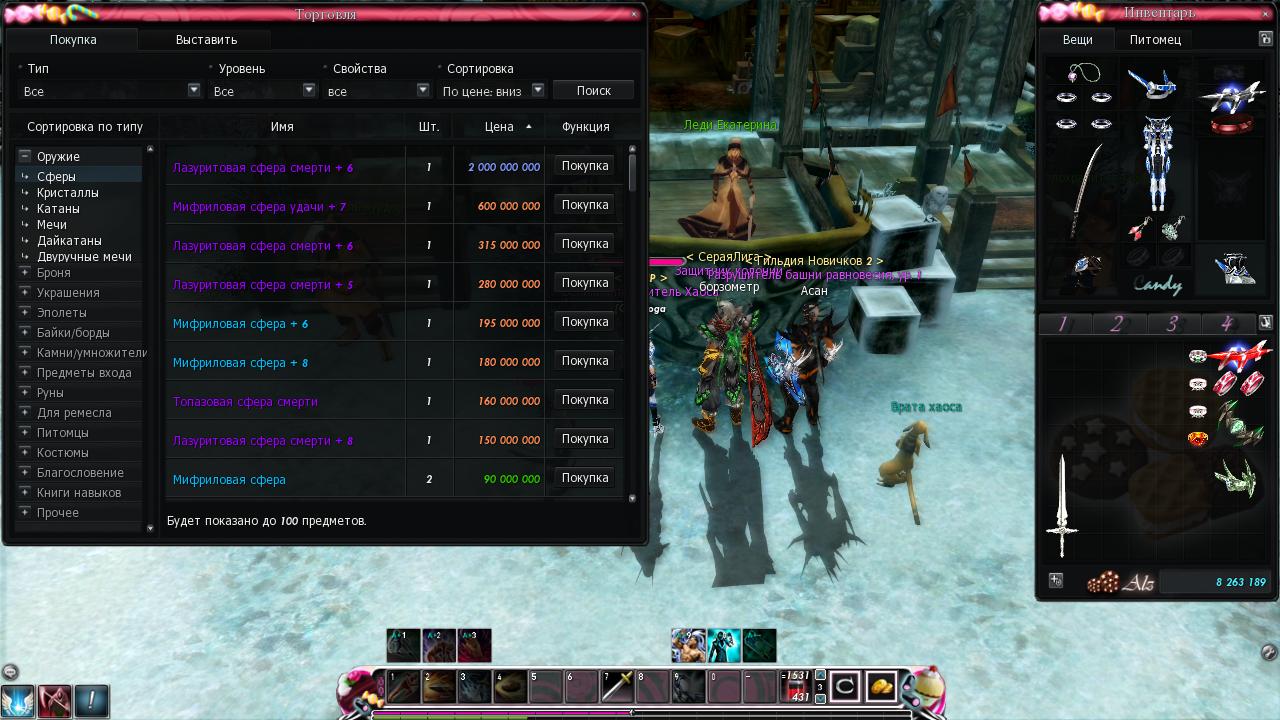Select the white sword in the inventory
The width and height of the screenshot is (1280, 720).
1062,505
